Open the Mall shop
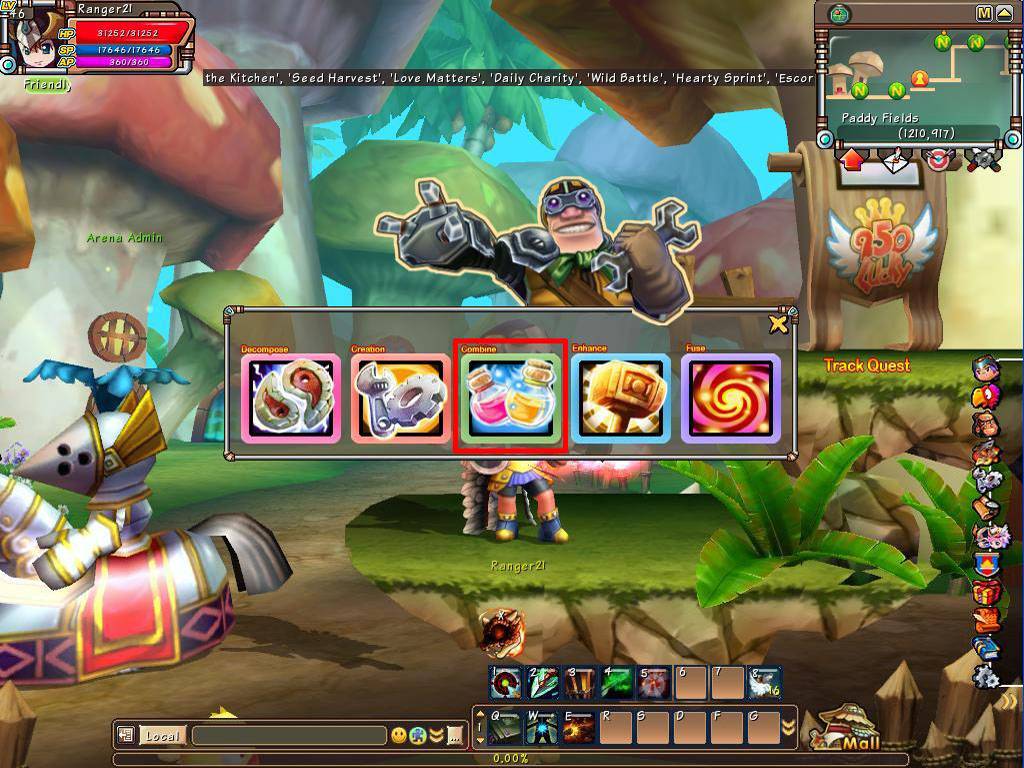Viewport: 1024px width, 768px height. tap(851, 733)
